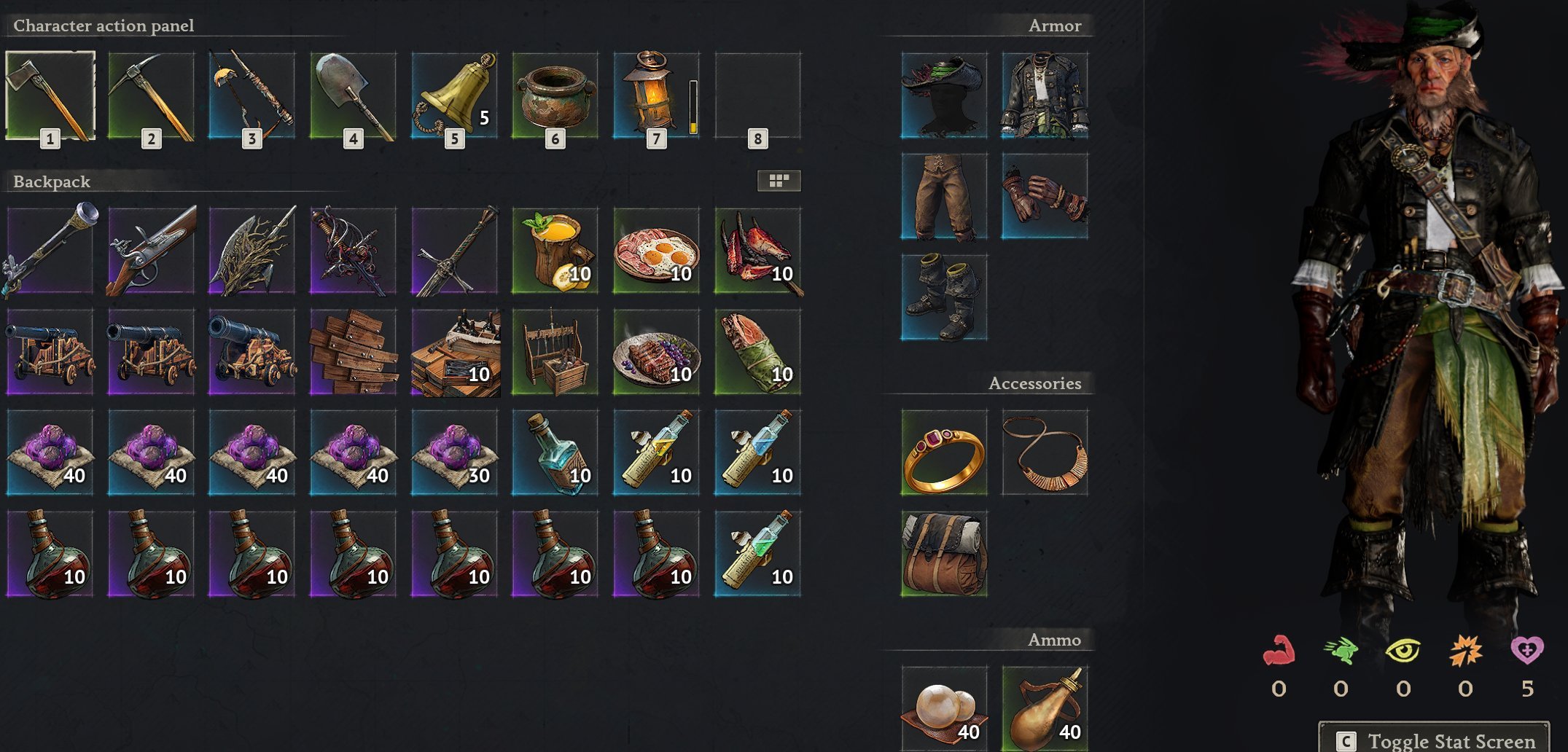Equip the fishing rod from slot 3
Screen dimensions: 1568x752
(x=251, y=95)
